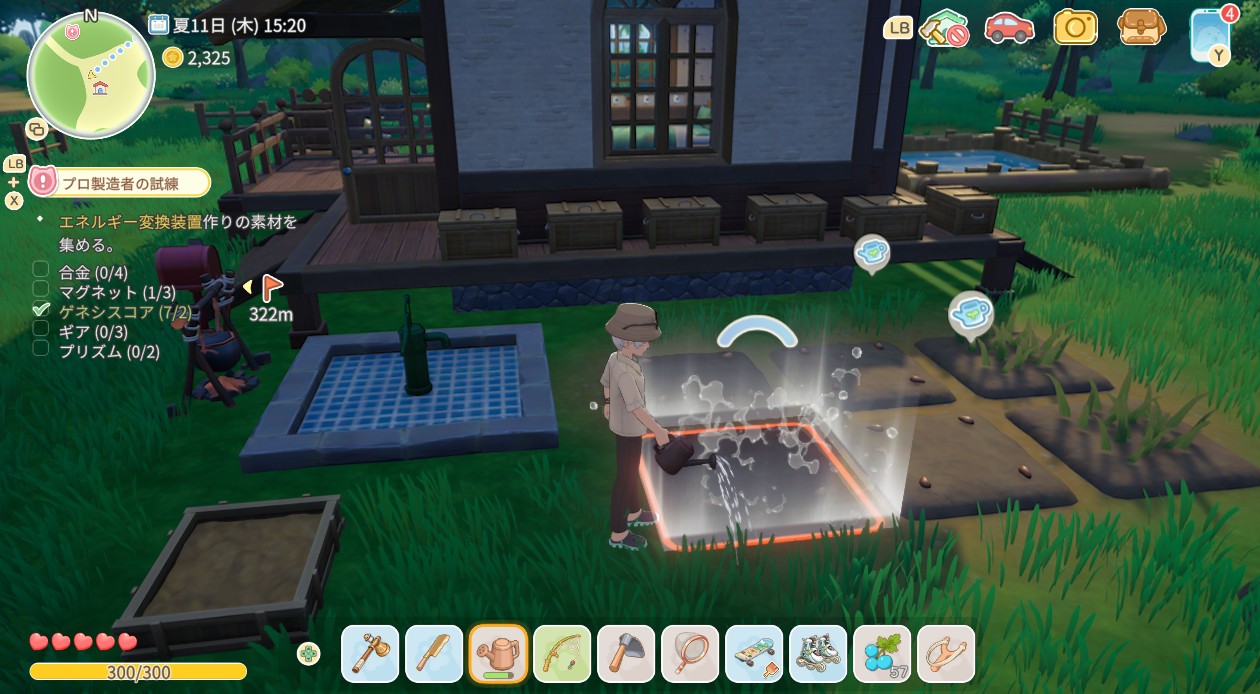Viewport: 1260px width, 694px height.
Task: Open the building mode hammer icon
Action: point(943,28)
